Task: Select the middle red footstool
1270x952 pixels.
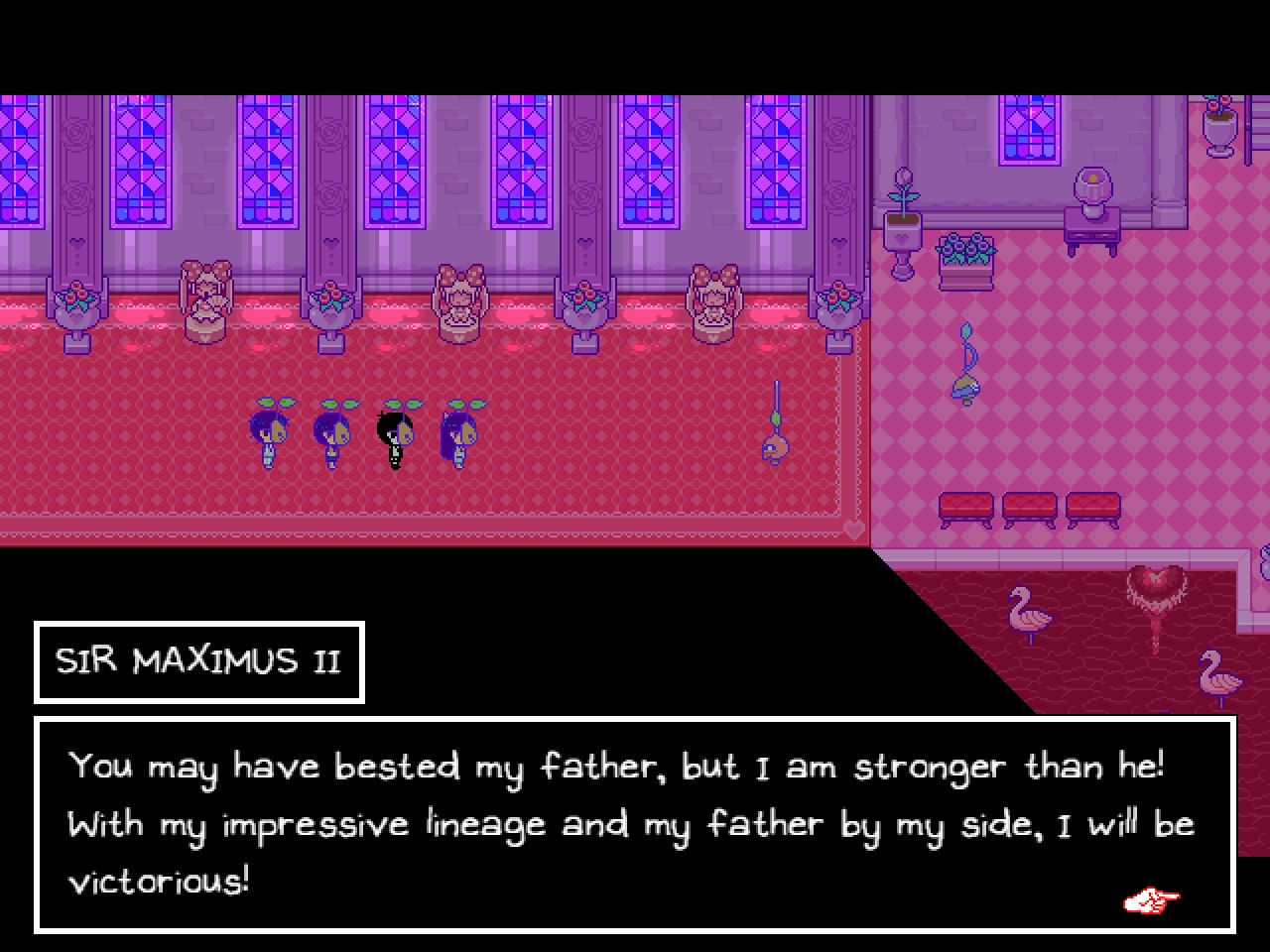Action: click(1030, 508)
